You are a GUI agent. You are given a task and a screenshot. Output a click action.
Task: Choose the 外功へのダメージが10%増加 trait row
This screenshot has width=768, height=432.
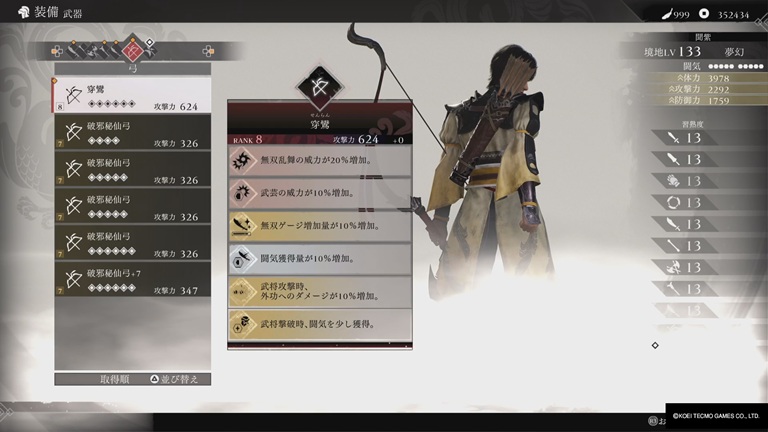[319, 291]
